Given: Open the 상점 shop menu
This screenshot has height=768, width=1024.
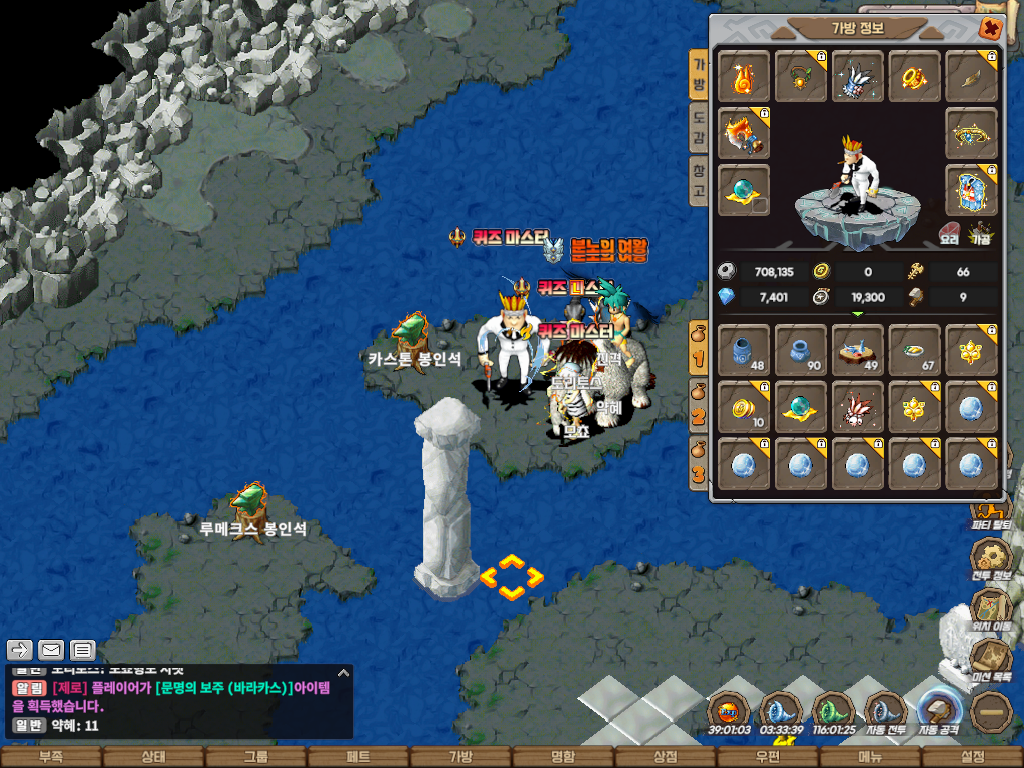Looking at the screenshot, I should tap(665, 757).
